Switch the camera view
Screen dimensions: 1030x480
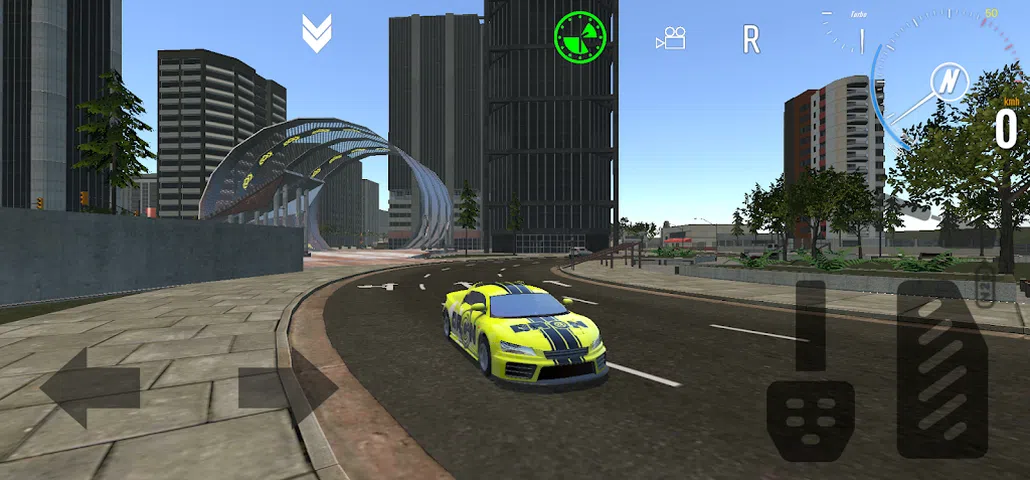(670, 39)
